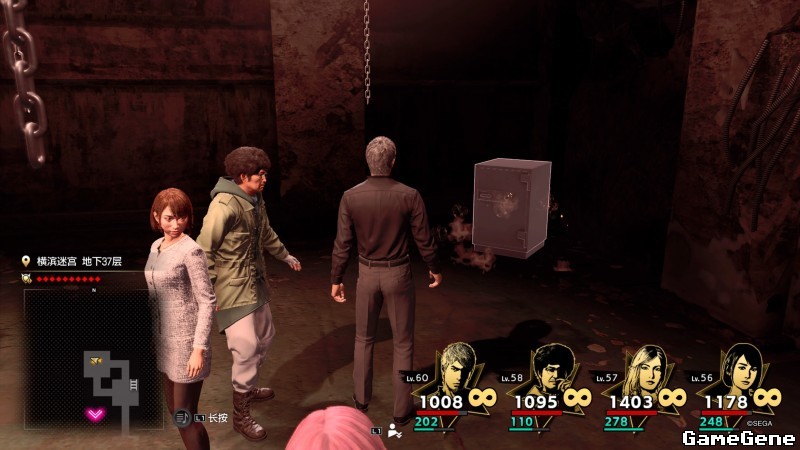Click the pink heart marker on minimap
Image resolution: width=800 pixels, height=450 pixels.
tap(96, 414)
